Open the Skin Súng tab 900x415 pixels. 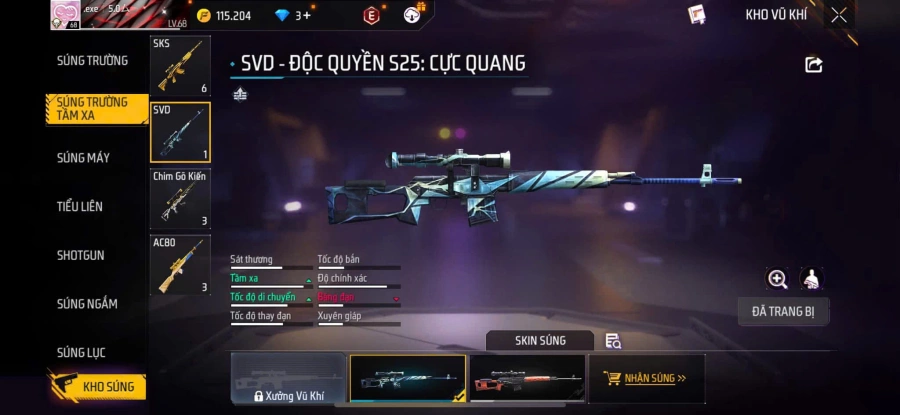540,340
